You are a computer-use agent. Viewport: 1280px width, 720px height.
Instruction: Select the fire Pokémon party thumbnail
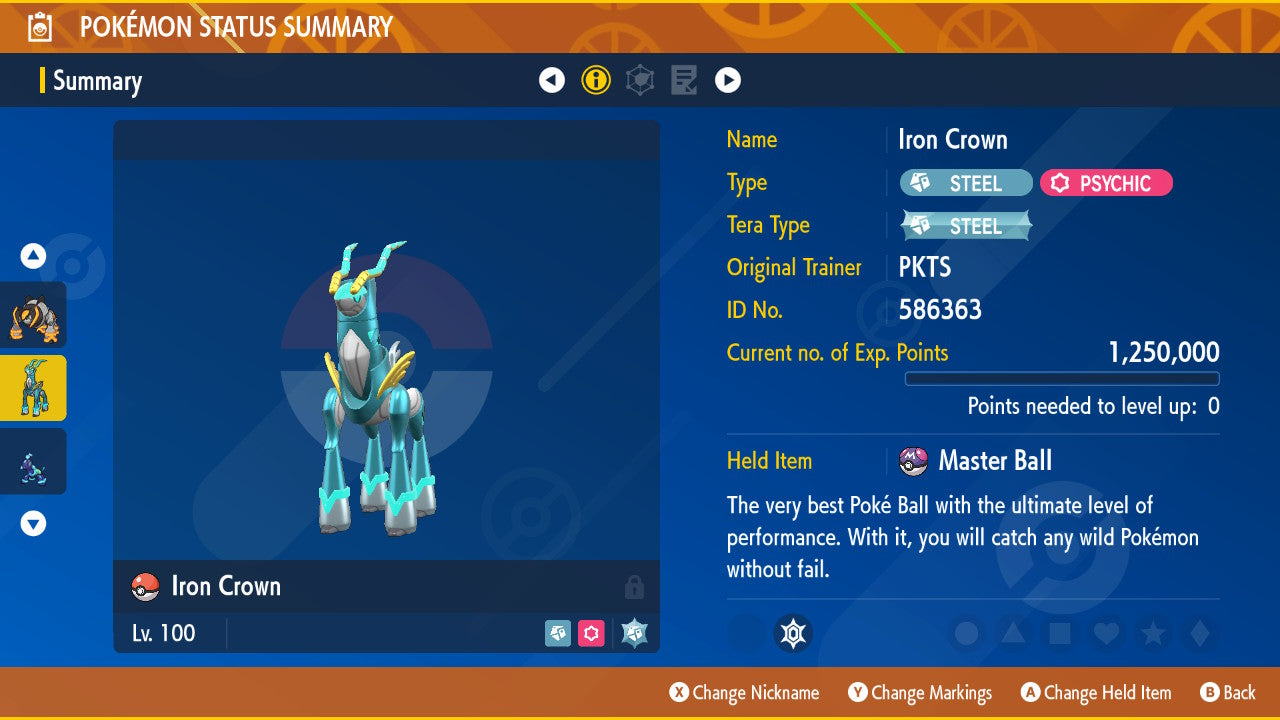[x=33, y=315]
